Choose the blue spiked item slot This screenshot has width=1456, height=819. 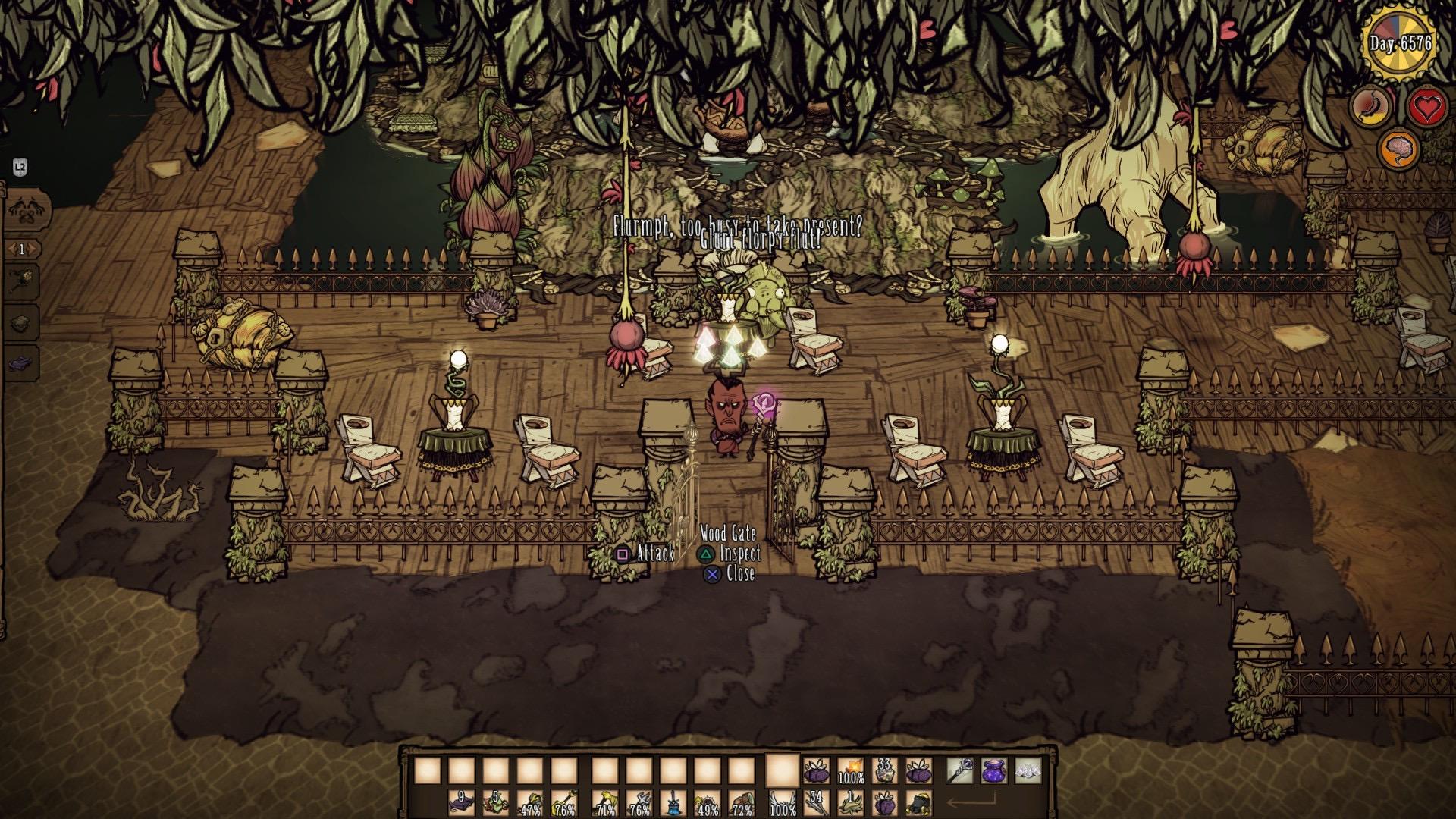pos(673,803)
